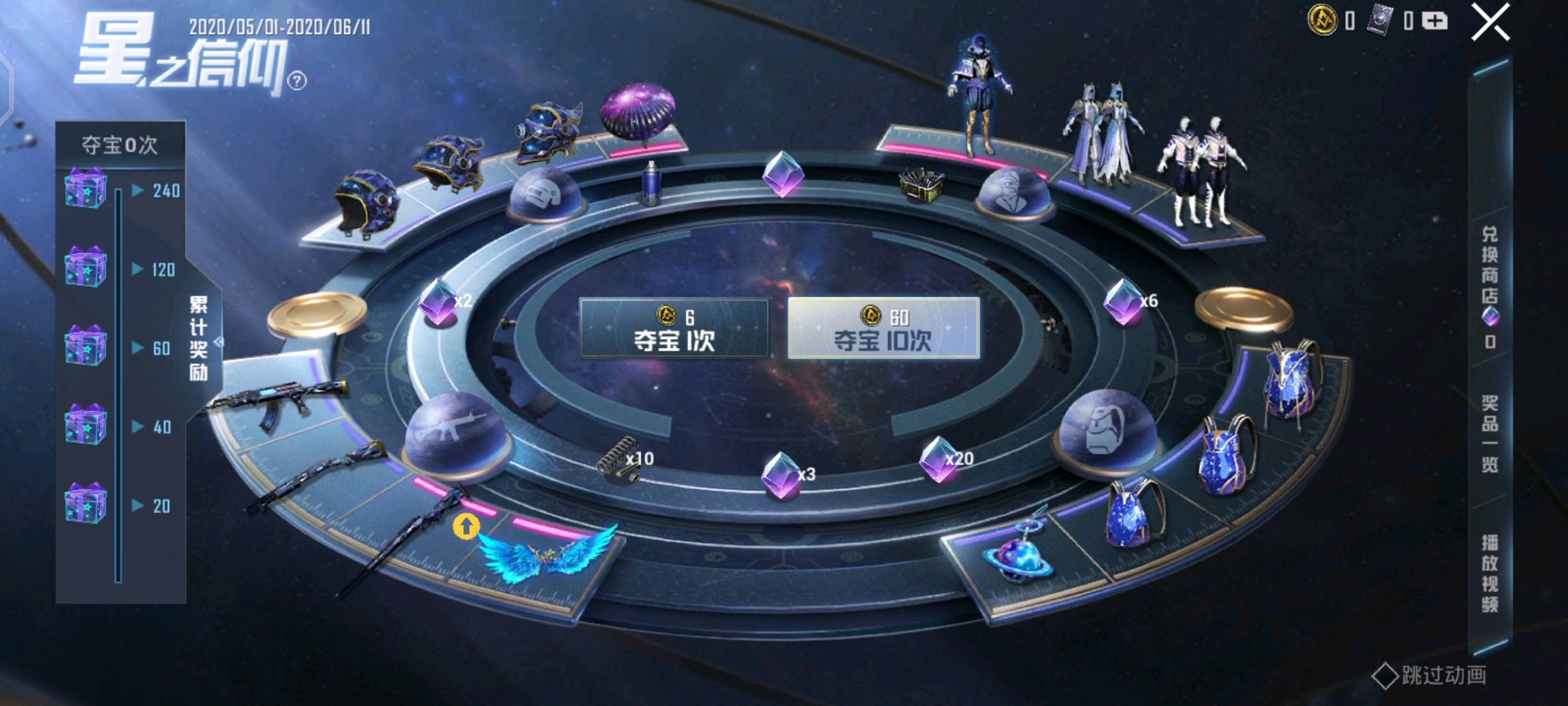Select the 60-draw reward gift box
Image resolution: width=1568 pixels, height=706 pixels.
click(x=86, y=347)
